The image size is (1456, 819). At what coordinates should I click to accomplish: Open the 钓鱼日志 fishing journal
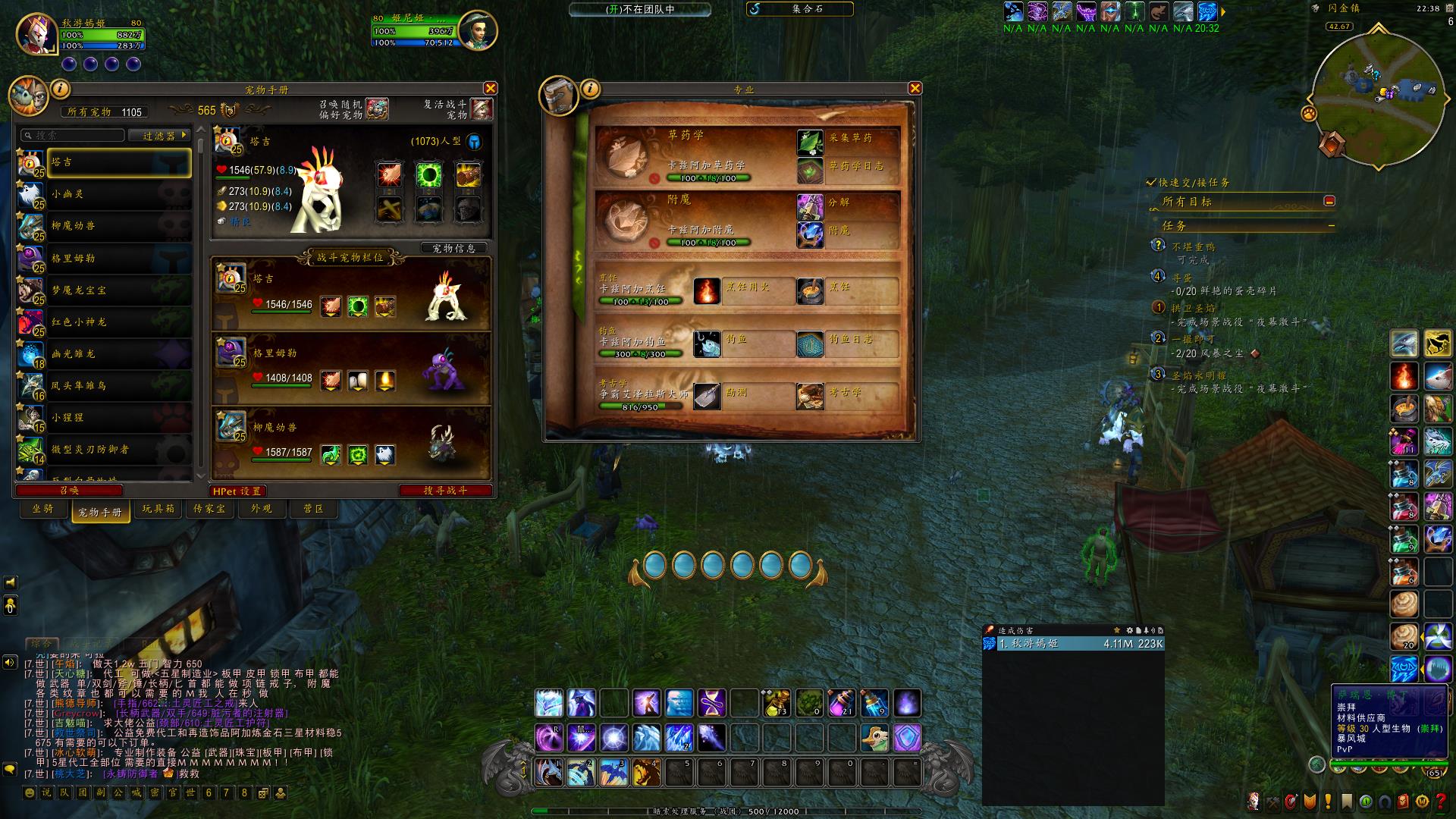click(x=810, y=344)
